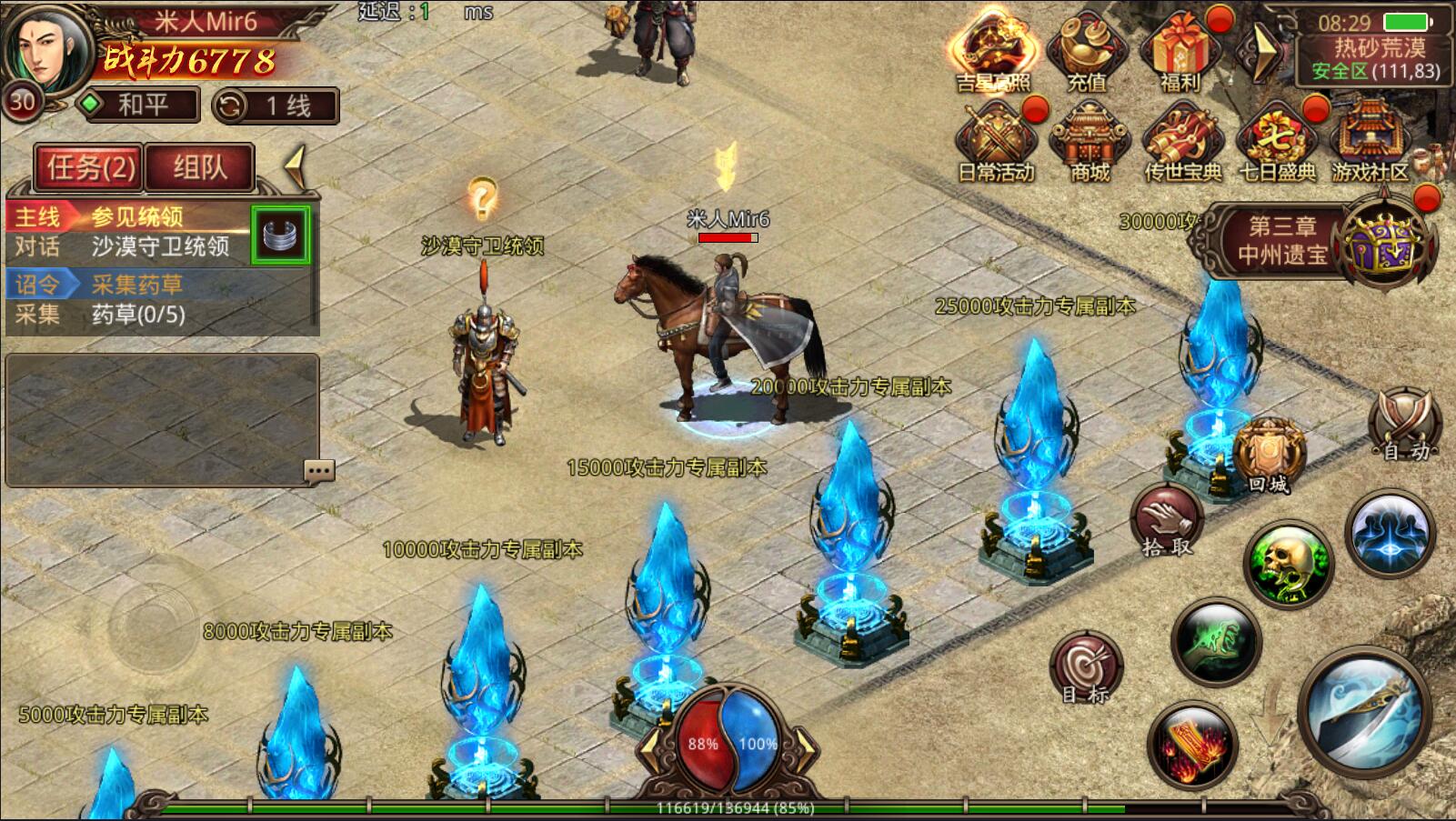
Task: Open the 第三章 中州遗宝 chapter banner
Action: tap(1282, 240)
